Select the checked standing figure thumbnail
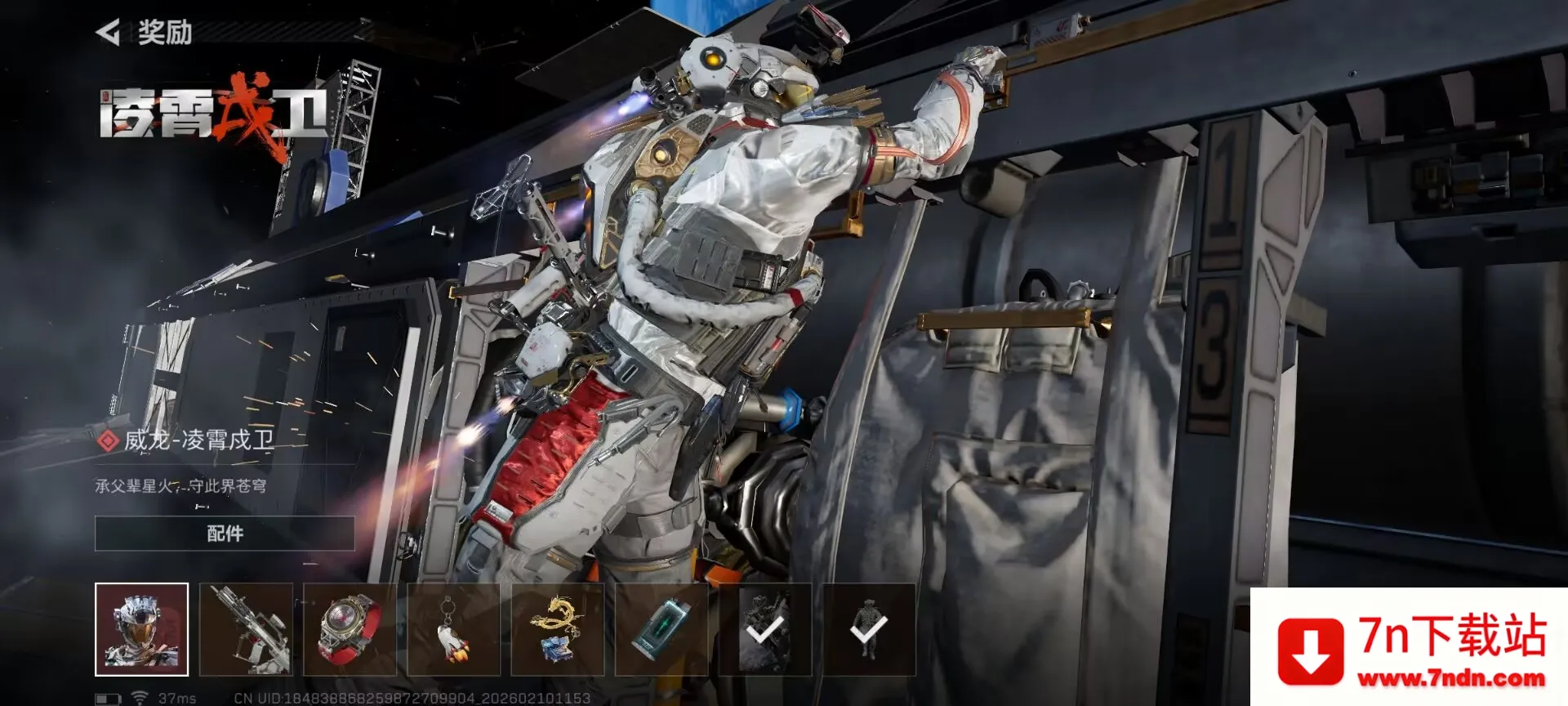The width and height of the screenshot is (1568, 706). (x=869, y=629)
